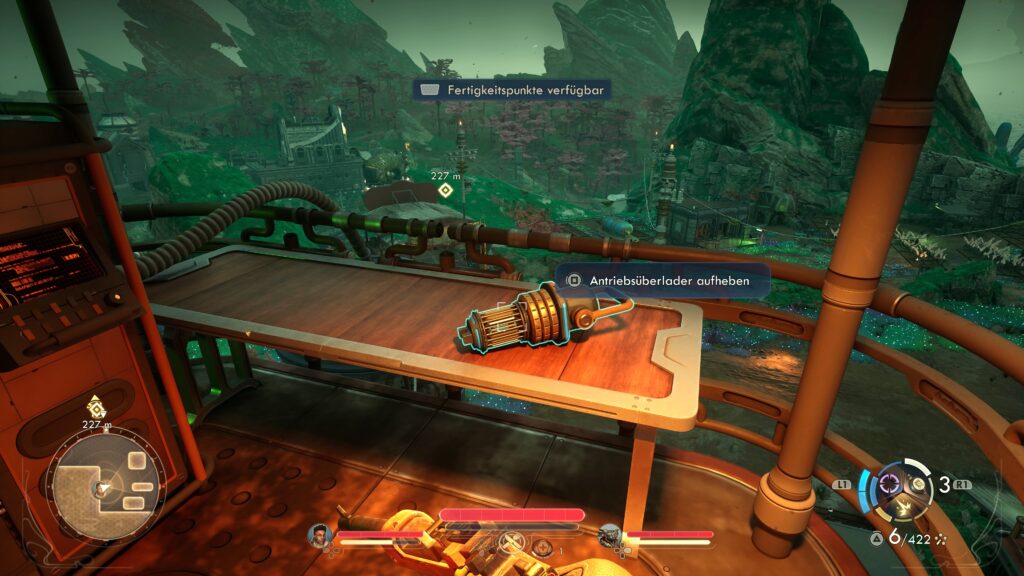This screenshot has width=1024, height=576.
Task: Choose the grenade gadget in the wheel
Action: [916, 483]
